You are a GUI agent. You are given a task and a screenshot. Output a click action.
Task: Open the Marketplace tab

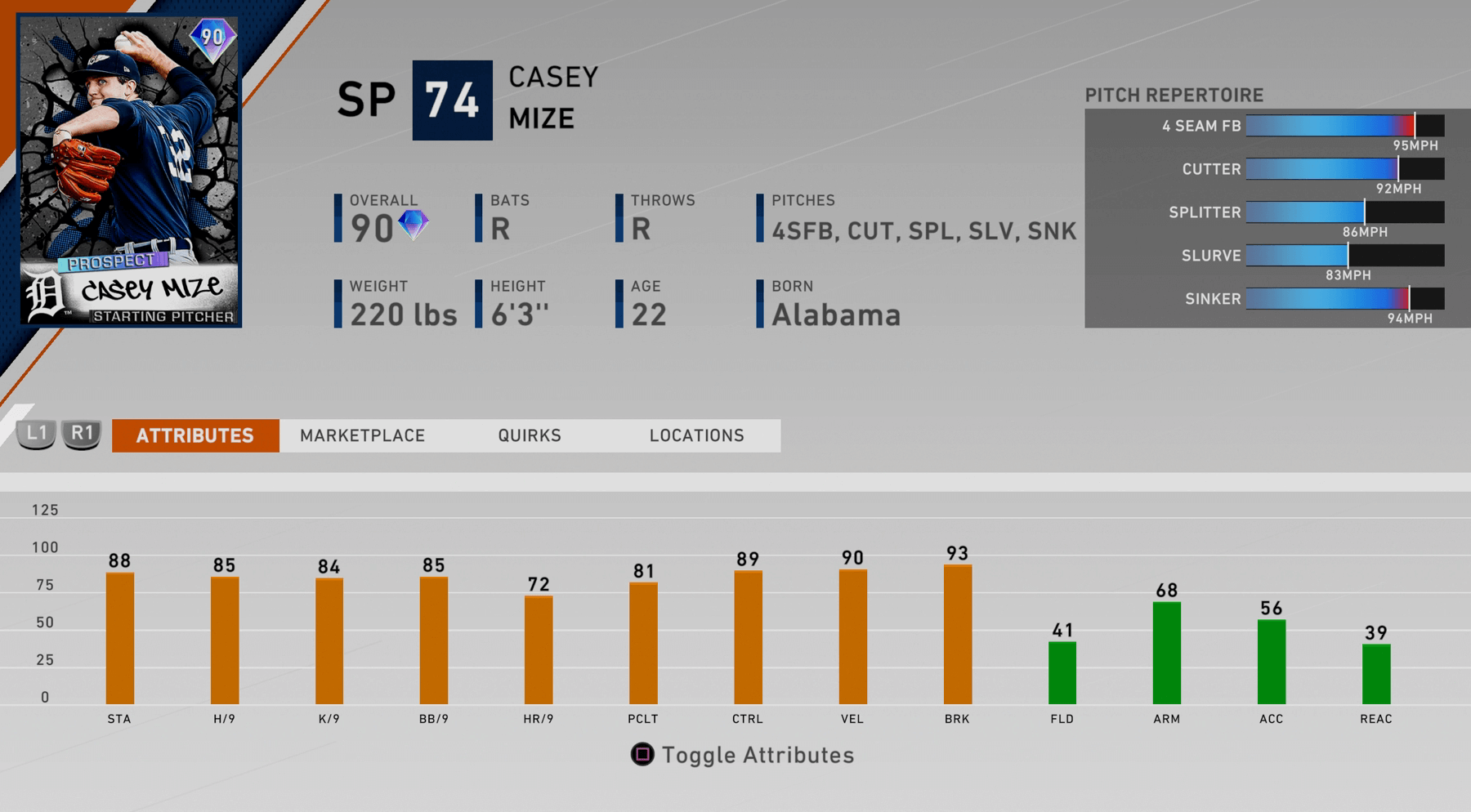pos(362,435)
